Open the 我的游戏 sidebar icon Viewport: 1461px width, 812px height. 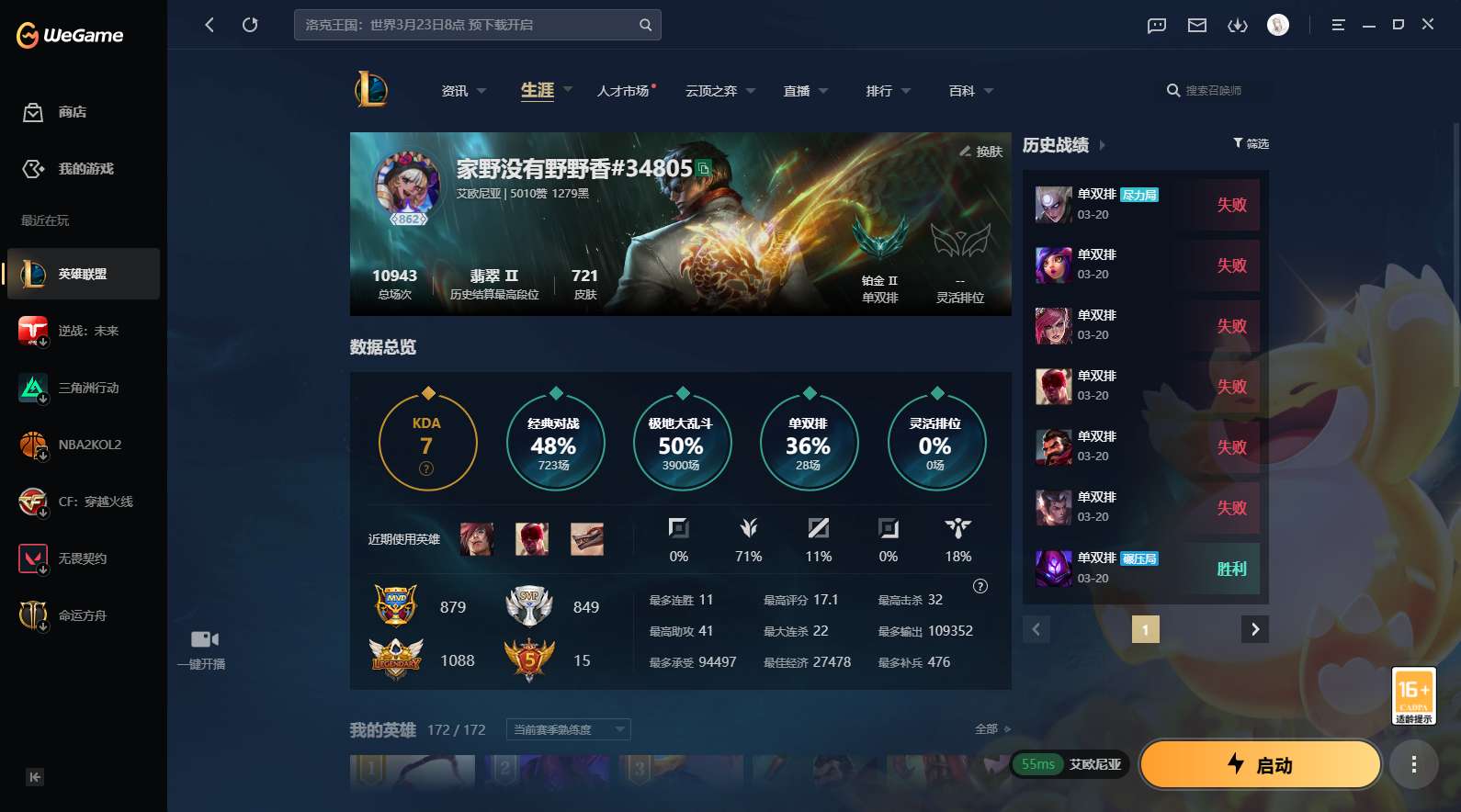point(33,169)
